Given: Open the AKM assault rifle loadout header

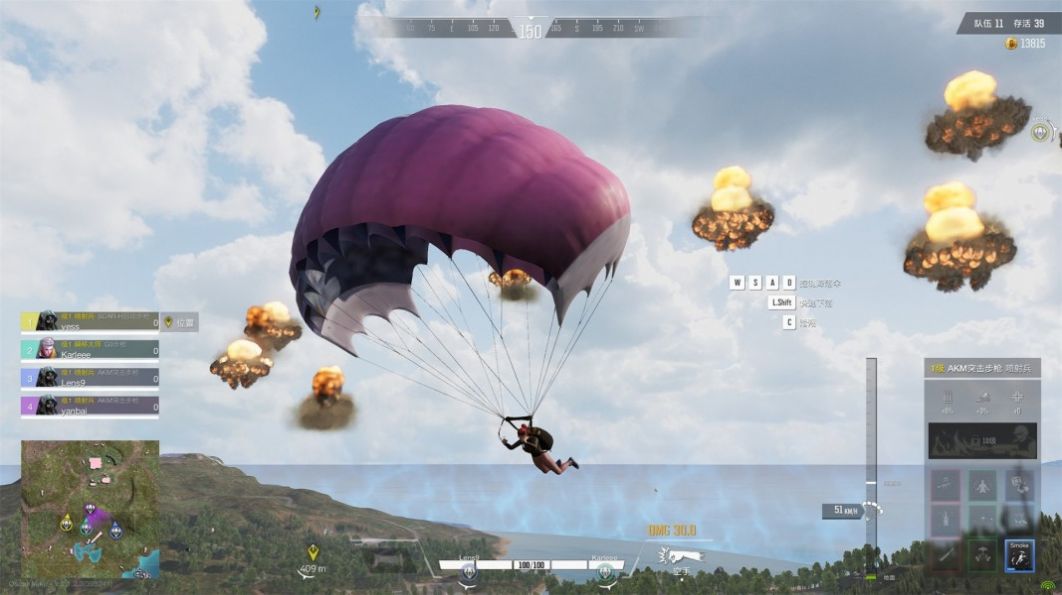Looking at the screenshot, I should (982, 368).
